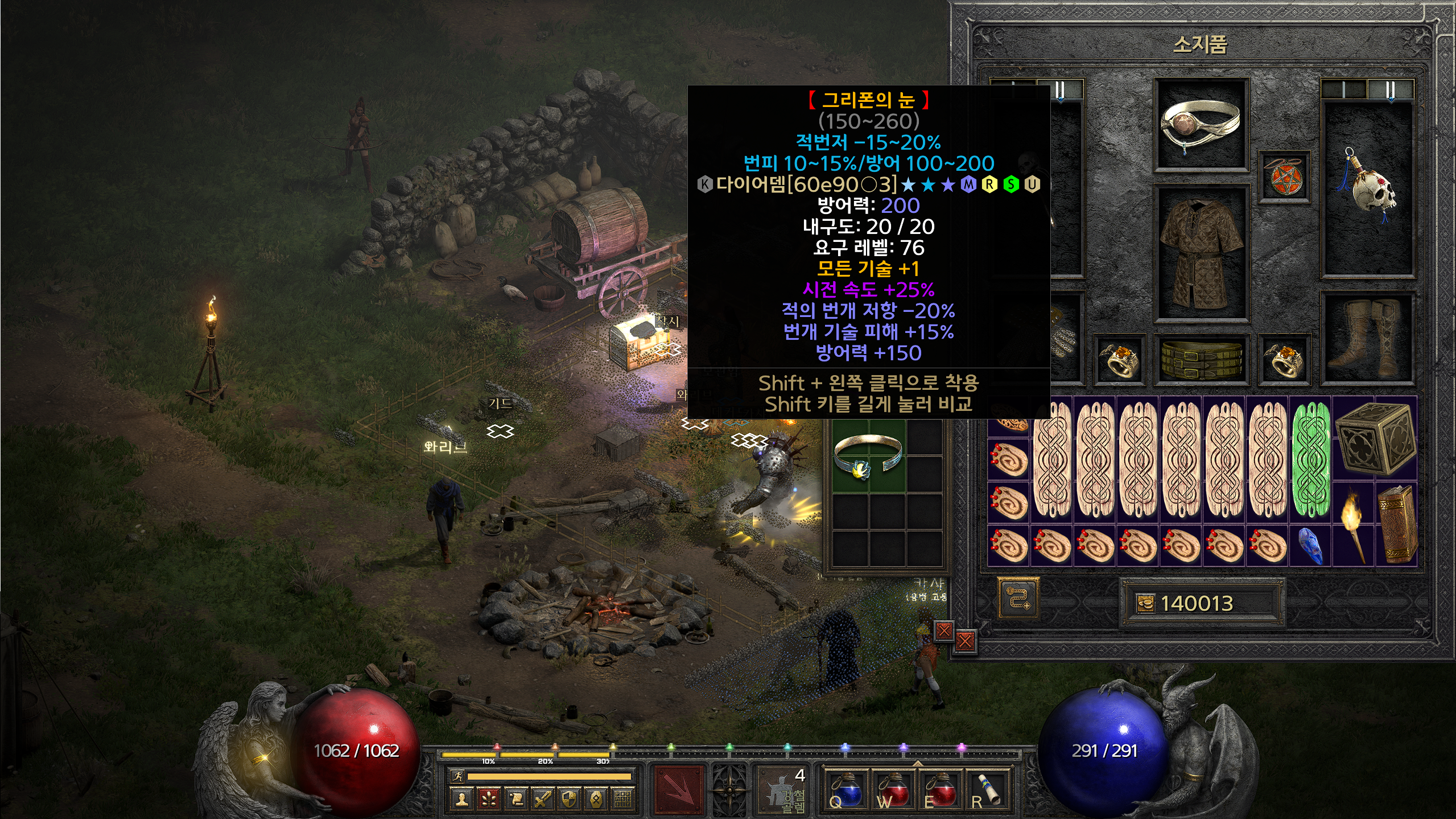
Task: Click the gold coin button beside 140013
Action: coord(1145,603)
